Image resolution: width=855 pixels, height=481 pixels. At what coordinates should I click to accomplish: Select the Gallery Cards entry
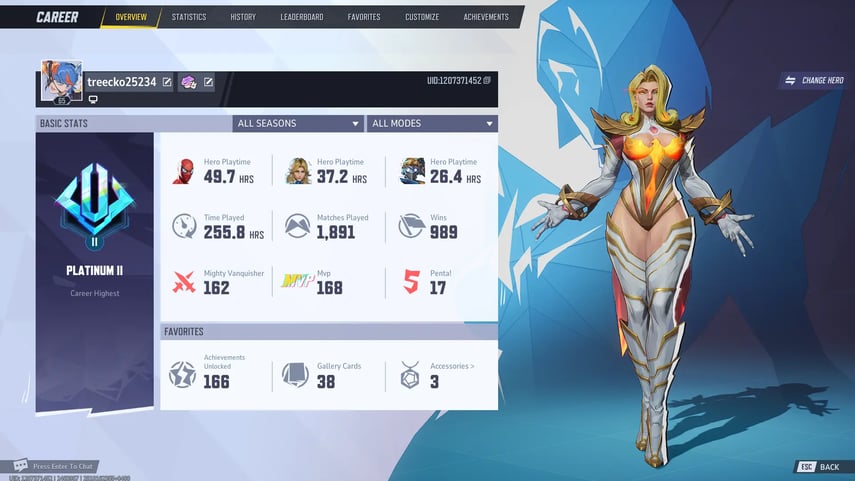[327, 375]
